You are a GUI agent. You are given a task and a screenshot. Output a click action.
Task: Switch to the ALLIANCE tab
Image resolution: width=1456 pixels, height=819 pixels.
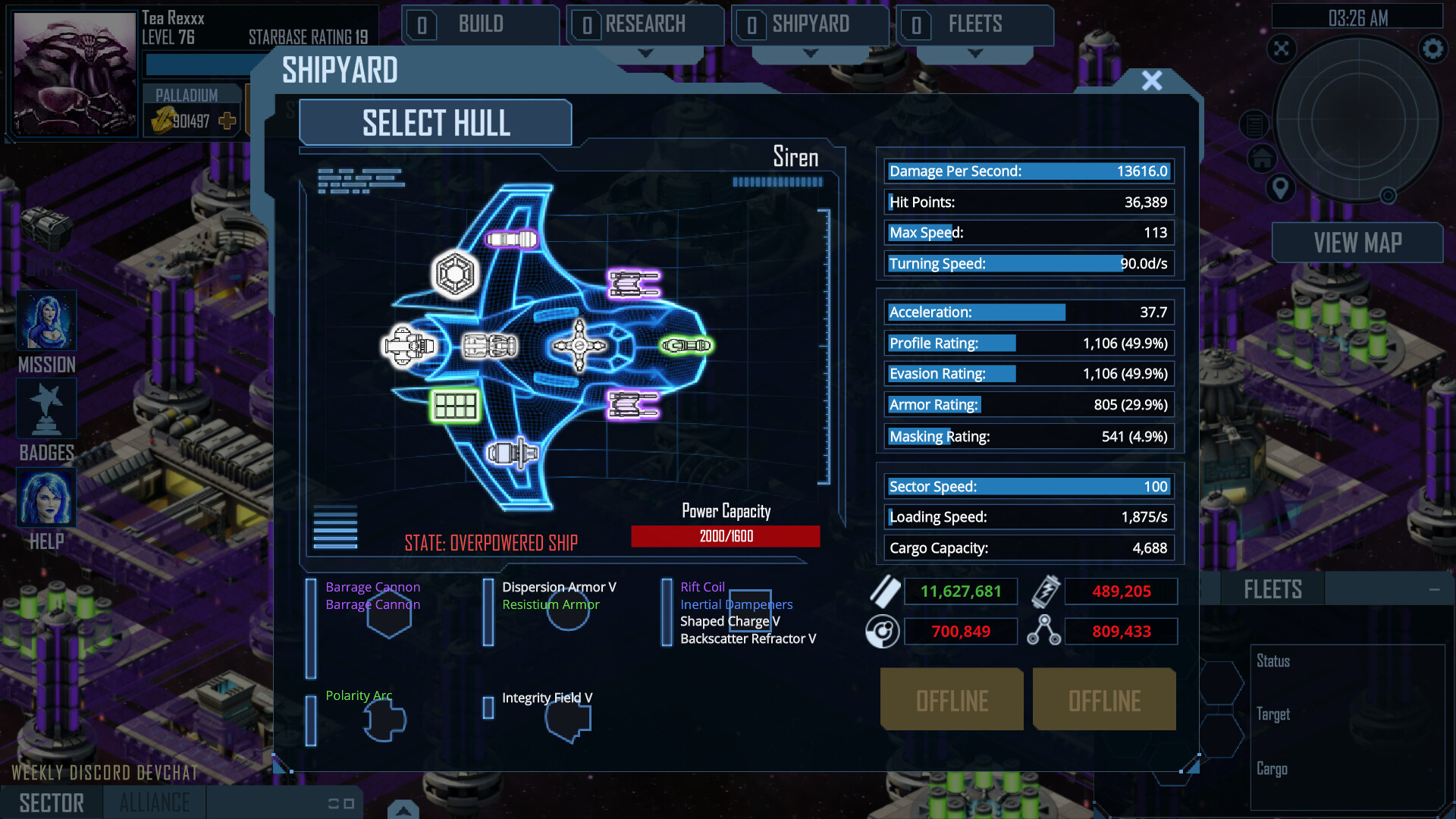point(154,802)
